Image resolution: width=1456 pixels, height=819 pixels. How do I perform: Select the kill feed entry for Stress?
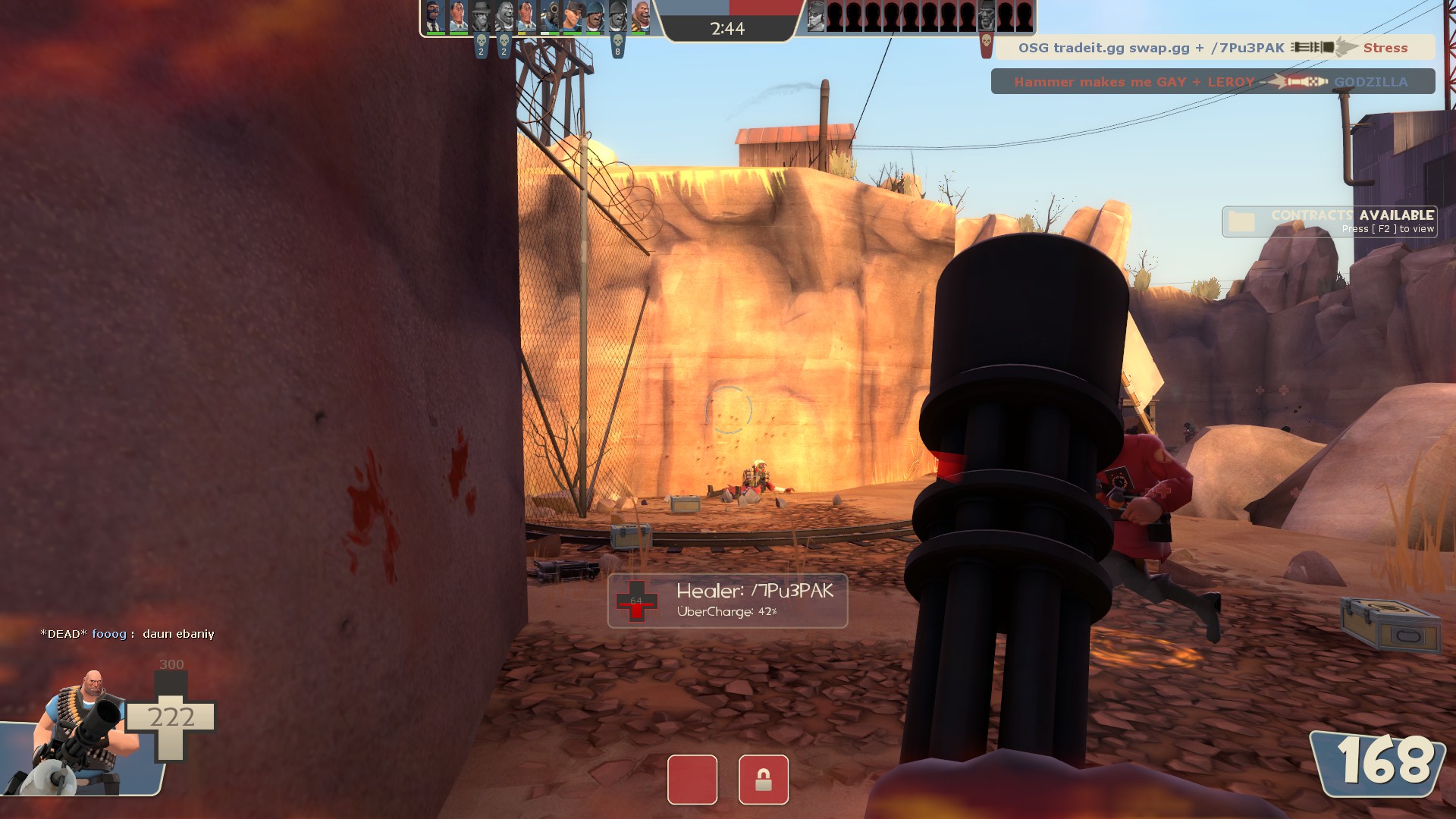tap(1215, 48)
